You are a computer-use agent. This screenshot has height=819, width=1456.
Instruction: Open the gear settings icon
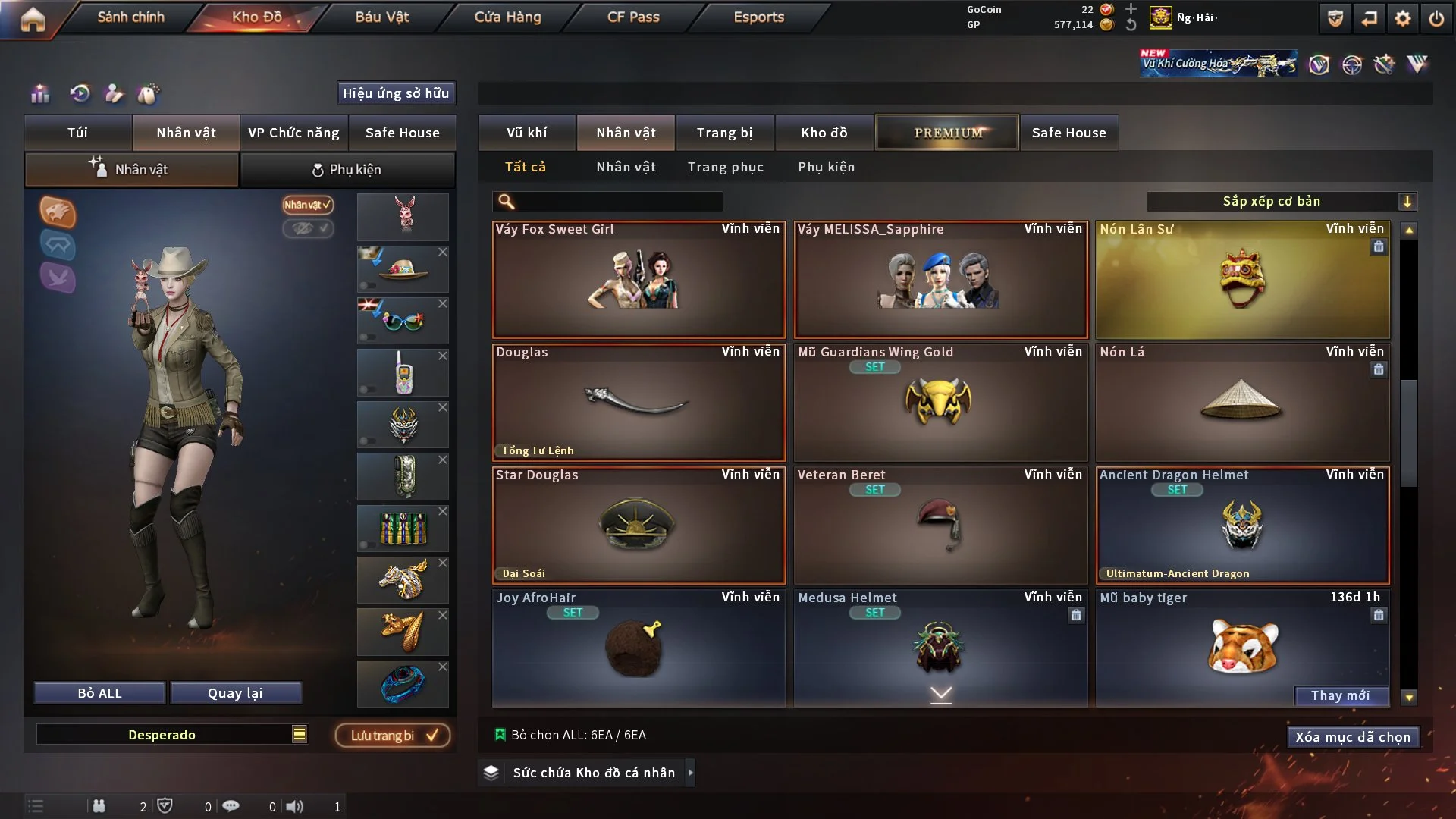click(1402, 18)
